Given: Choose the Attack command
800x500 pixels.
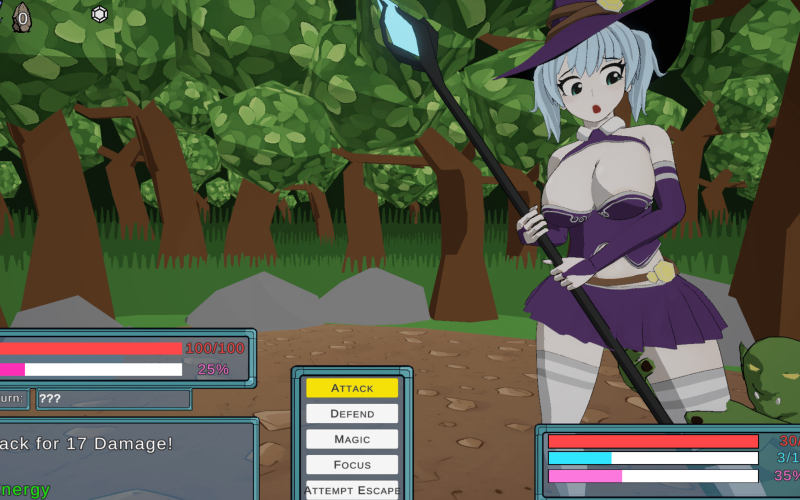Looking at the screenshot, I should (352, 388).
